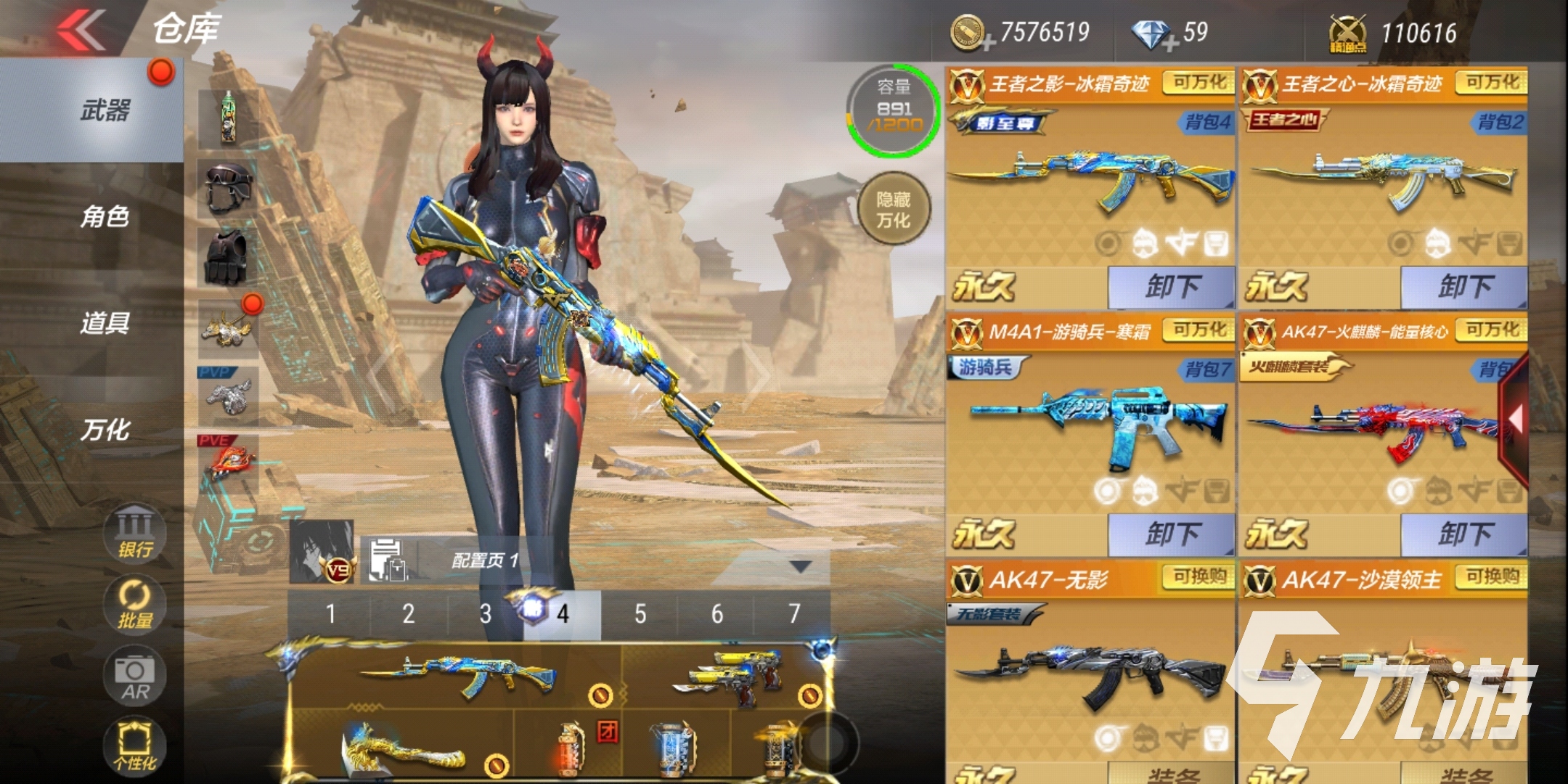Unequip 王者之影-冰霜奇迹 with 卸下
Viewport: 1568px width, 784px height.
point(1171,287)
